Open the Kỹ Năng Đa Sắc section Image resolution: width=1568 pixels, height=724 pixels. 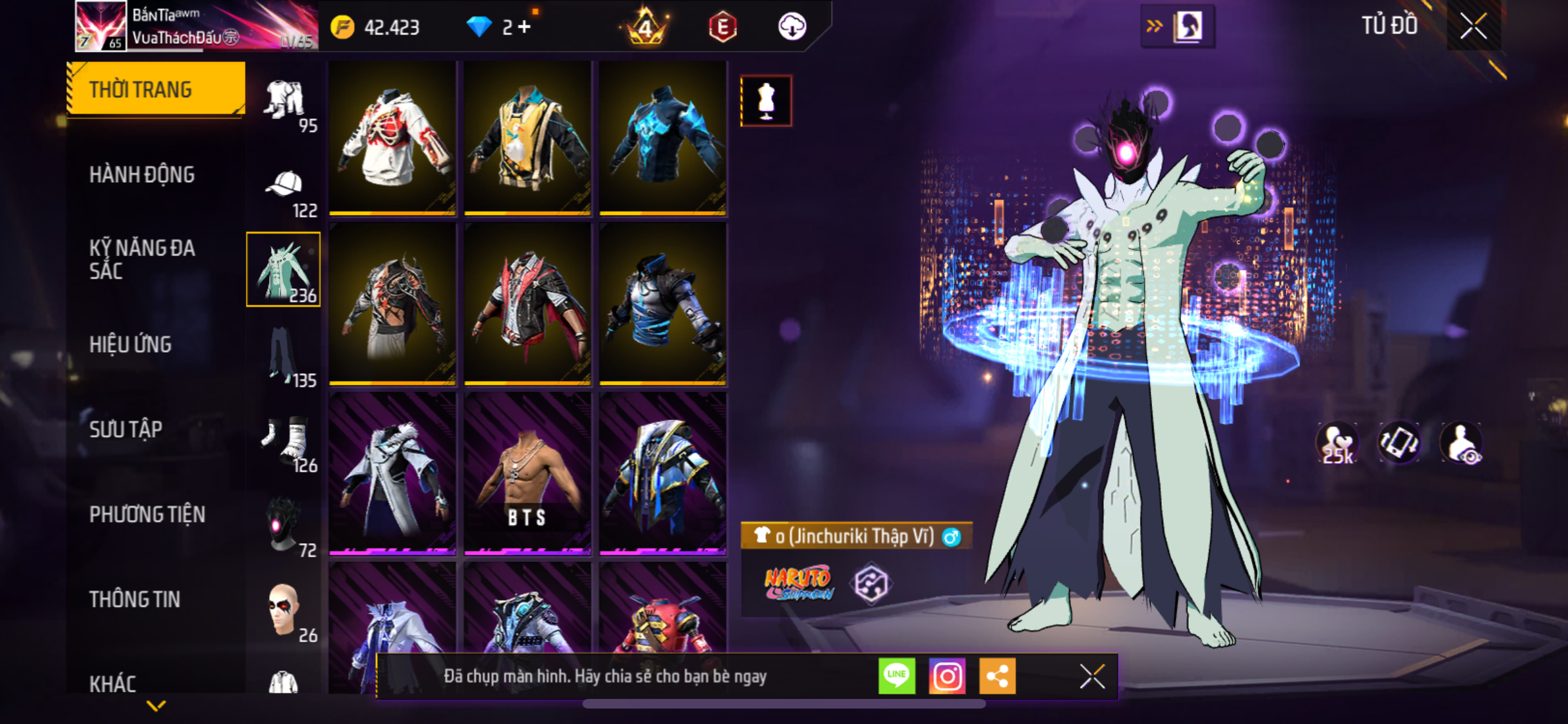click(142, 259)
